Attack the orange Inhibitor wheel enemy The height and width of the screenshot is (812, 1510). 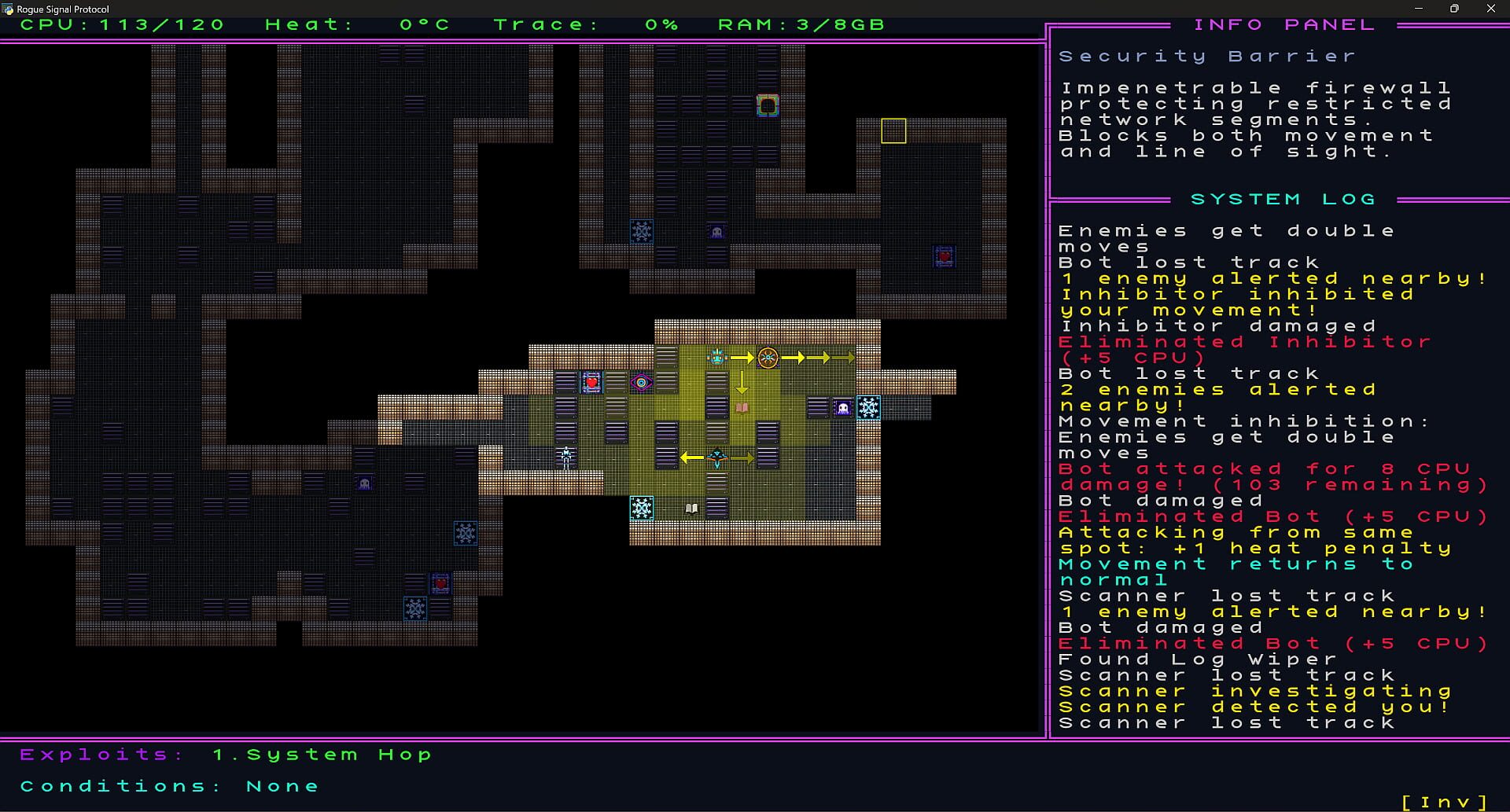tap(769, 357)
